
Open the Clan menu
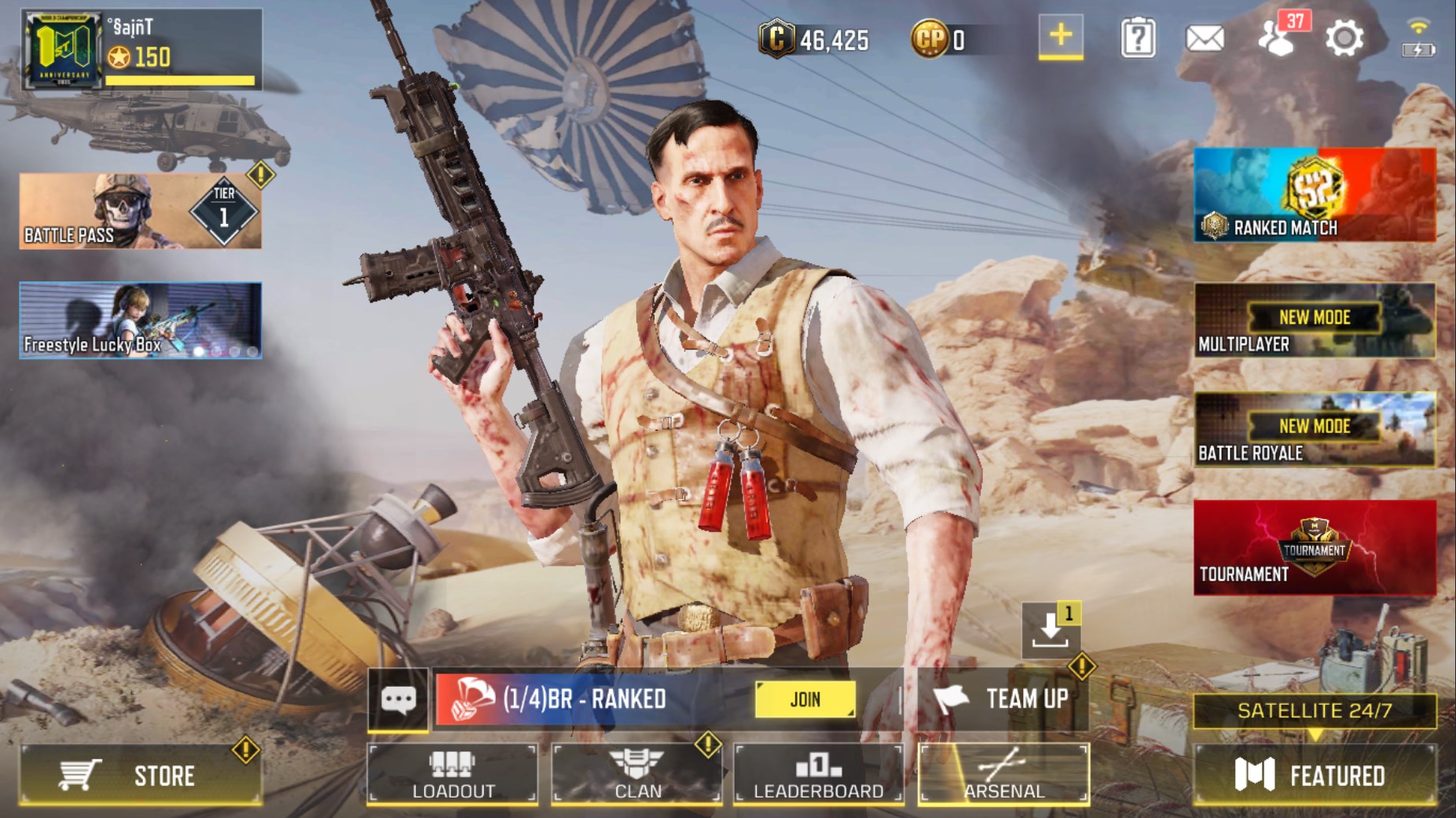tap(636, 775)
